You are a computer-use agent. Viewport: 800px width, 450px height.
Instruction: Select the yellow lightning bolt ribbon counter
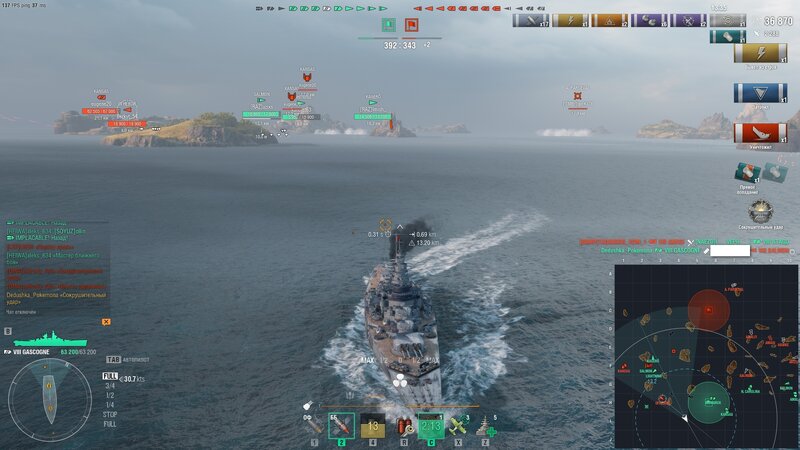coord(760,53)
